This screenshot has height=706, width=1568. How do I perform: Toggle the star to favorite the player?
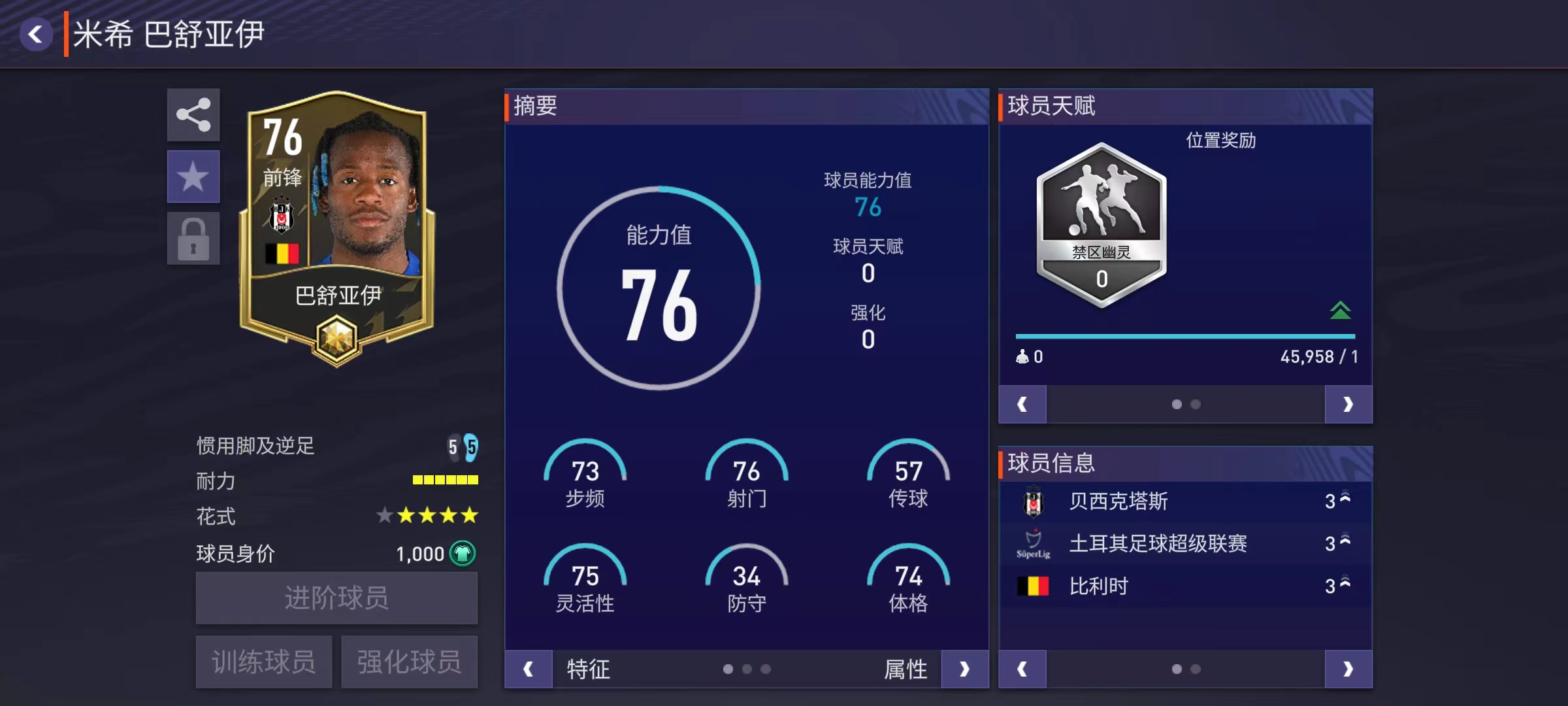(x=193, y=176)
